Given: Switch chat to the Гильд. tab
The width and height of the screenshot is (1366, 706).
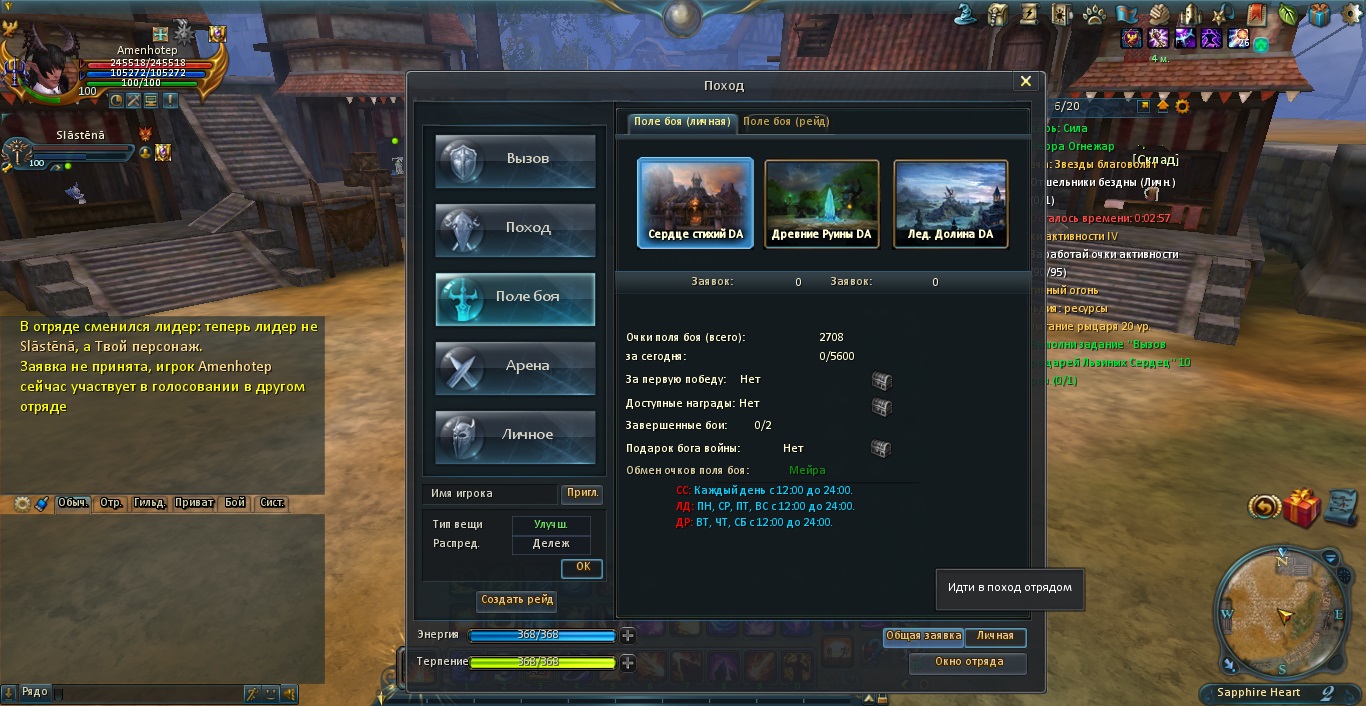Looking at the screenshot, I should point(149,503).
